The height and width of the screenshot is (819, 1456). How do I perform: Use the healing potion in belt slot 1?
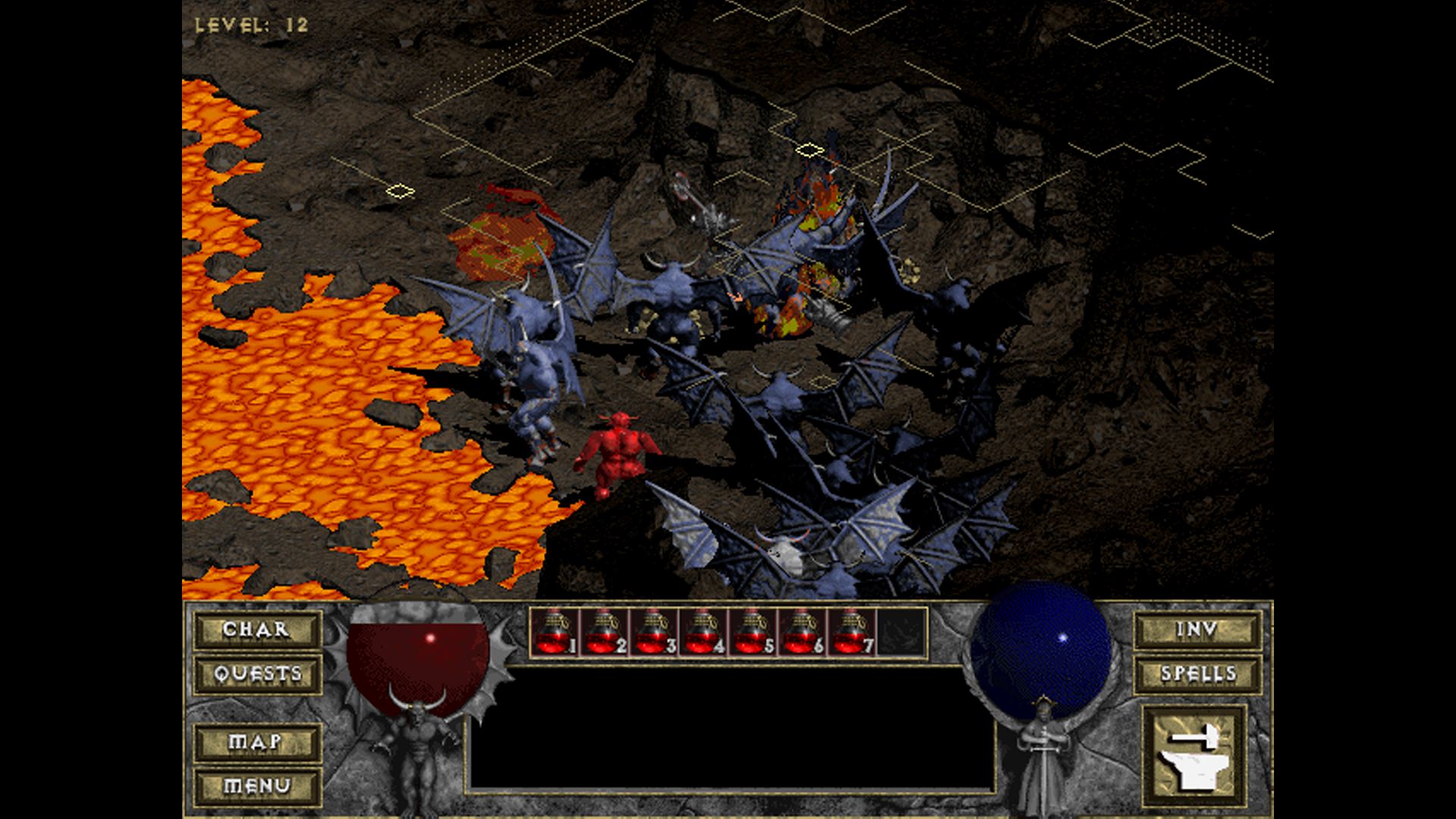click(x=554, y=632)
